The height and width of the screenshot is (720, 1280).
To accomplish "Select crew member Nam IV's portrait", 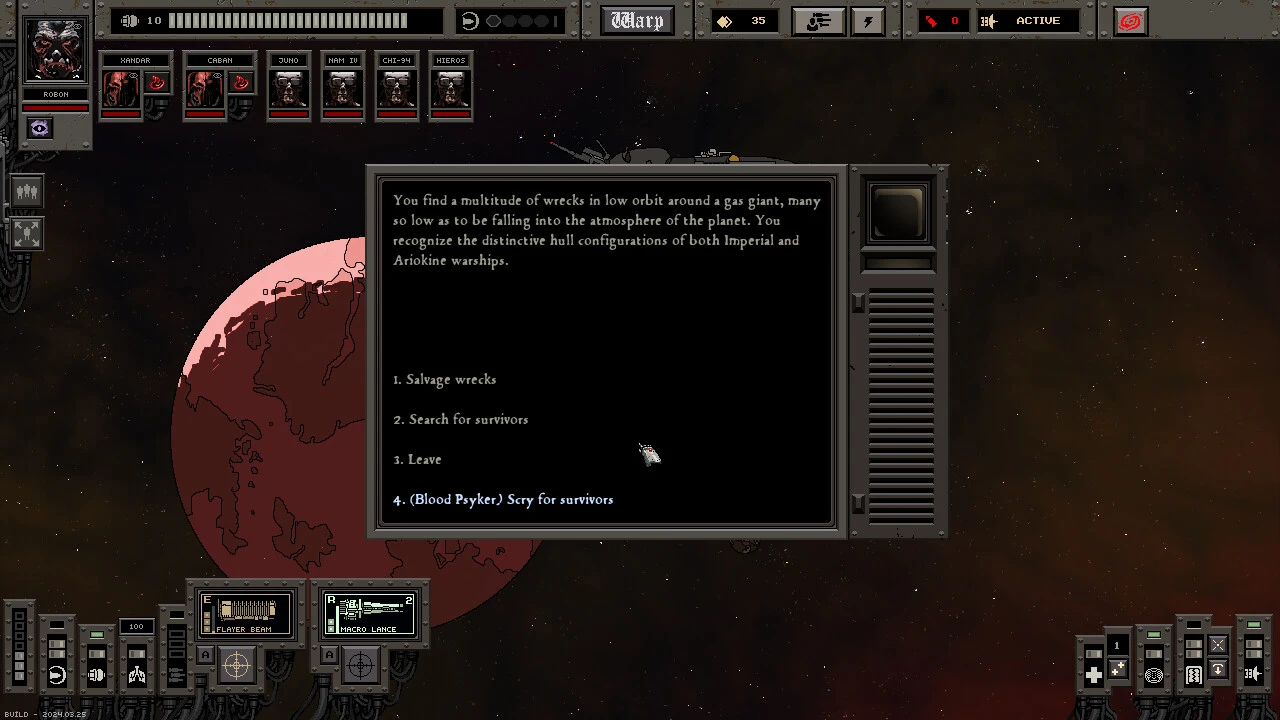I will pos(343,88).
